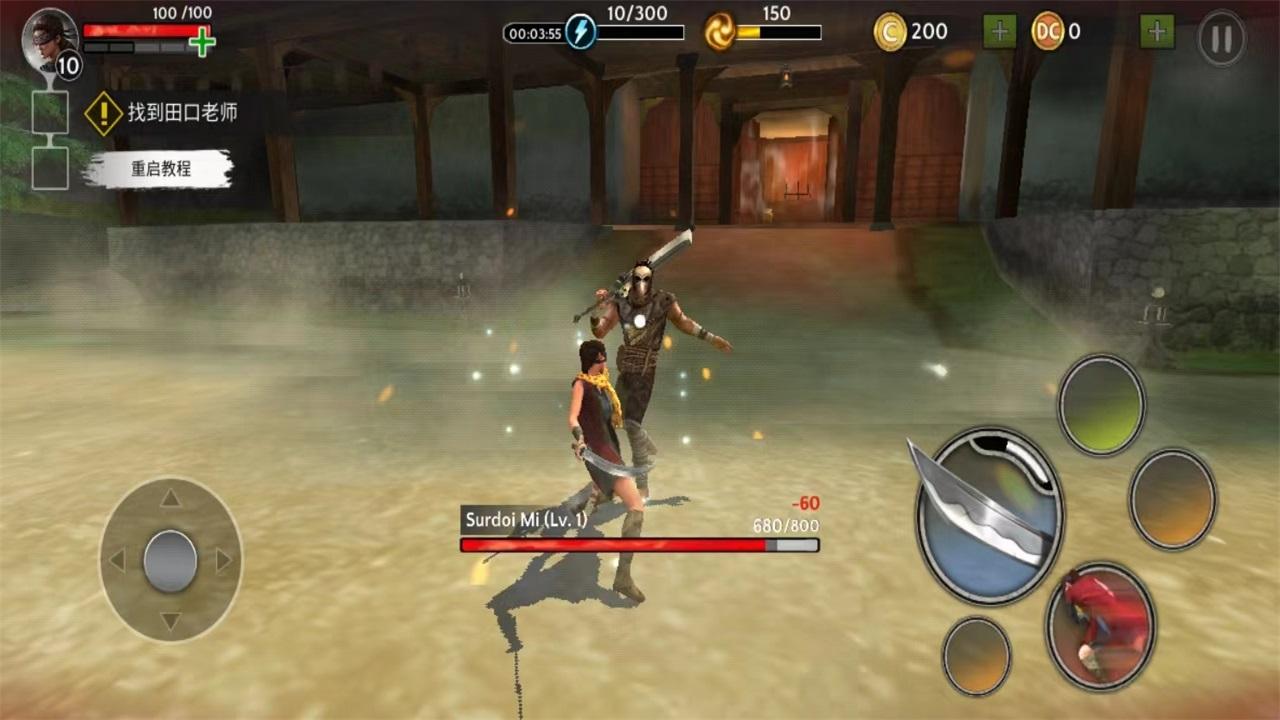Tap the lightning energy icon next to 10/300

580,30
